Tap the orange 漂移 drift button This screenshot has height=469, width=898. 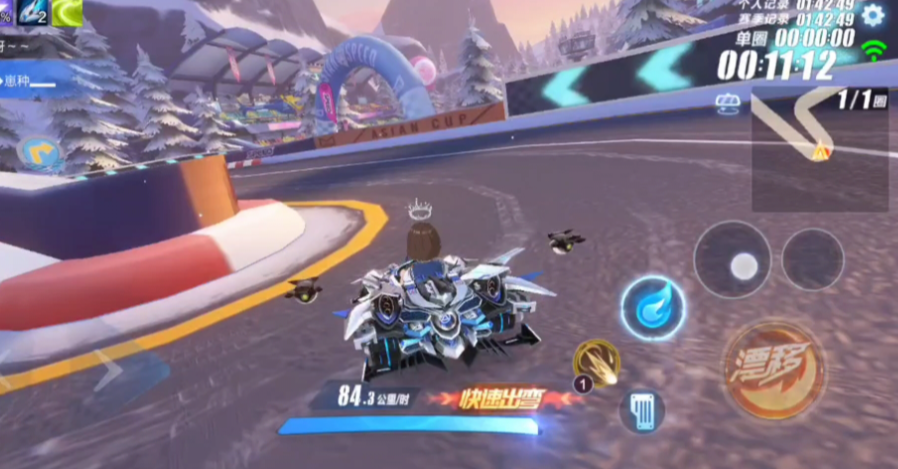[x=773, y=368]
